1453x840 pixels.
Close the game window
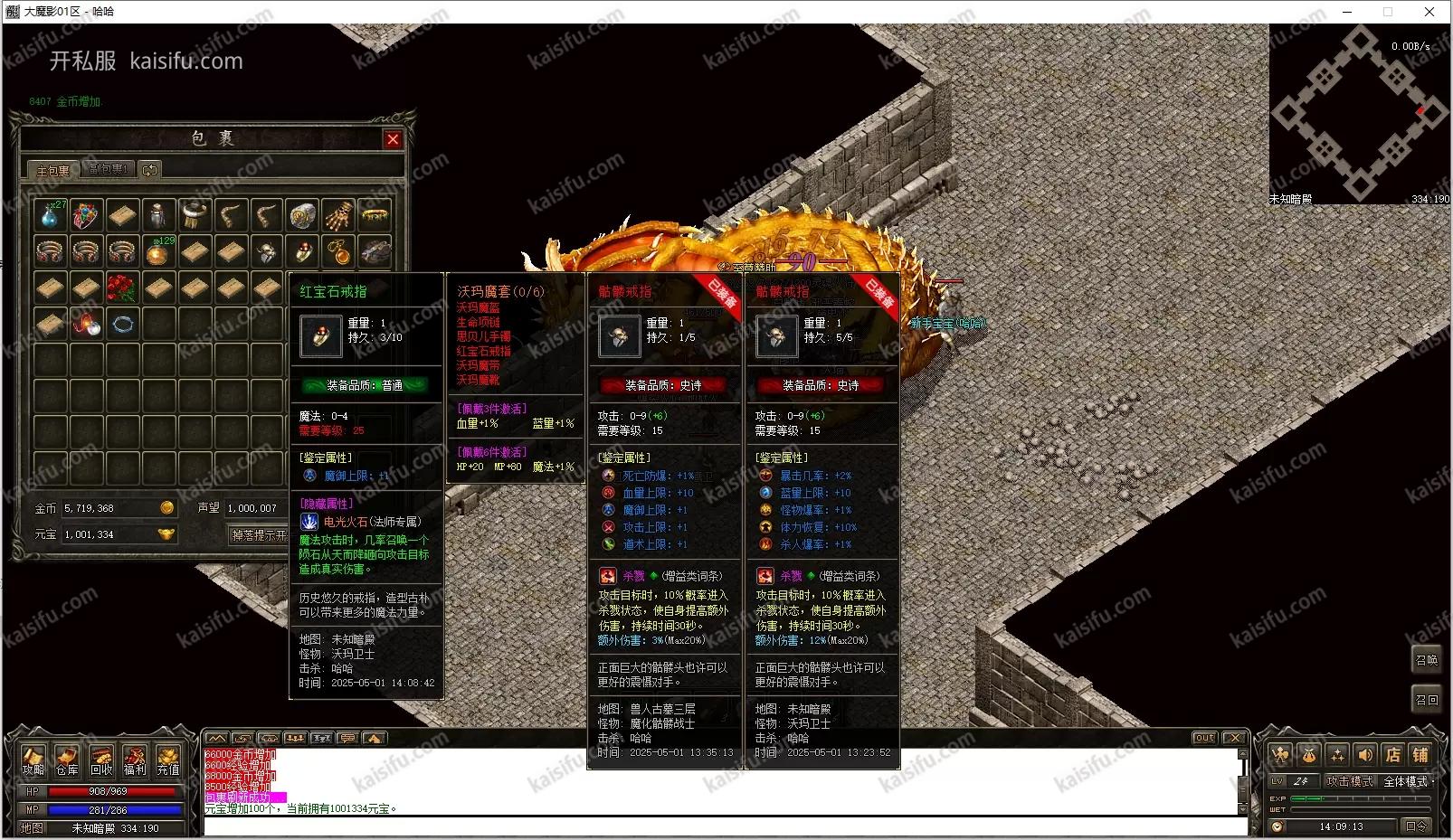tap(1429, 12)
